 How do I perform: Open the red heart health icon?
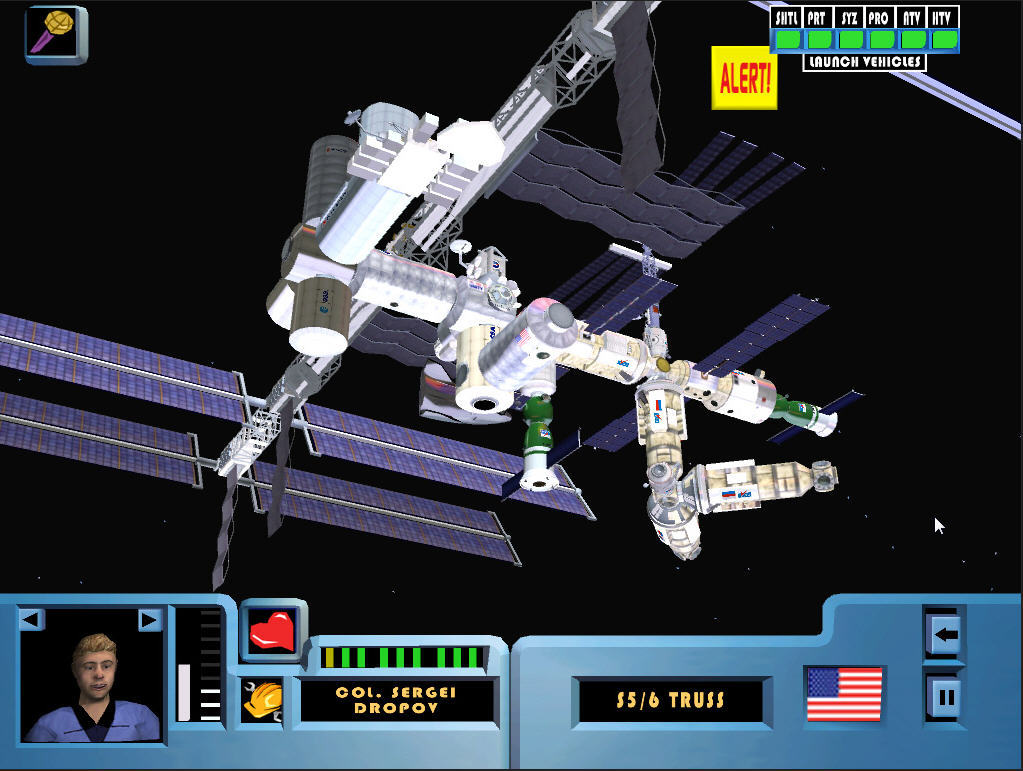(273, 632)
